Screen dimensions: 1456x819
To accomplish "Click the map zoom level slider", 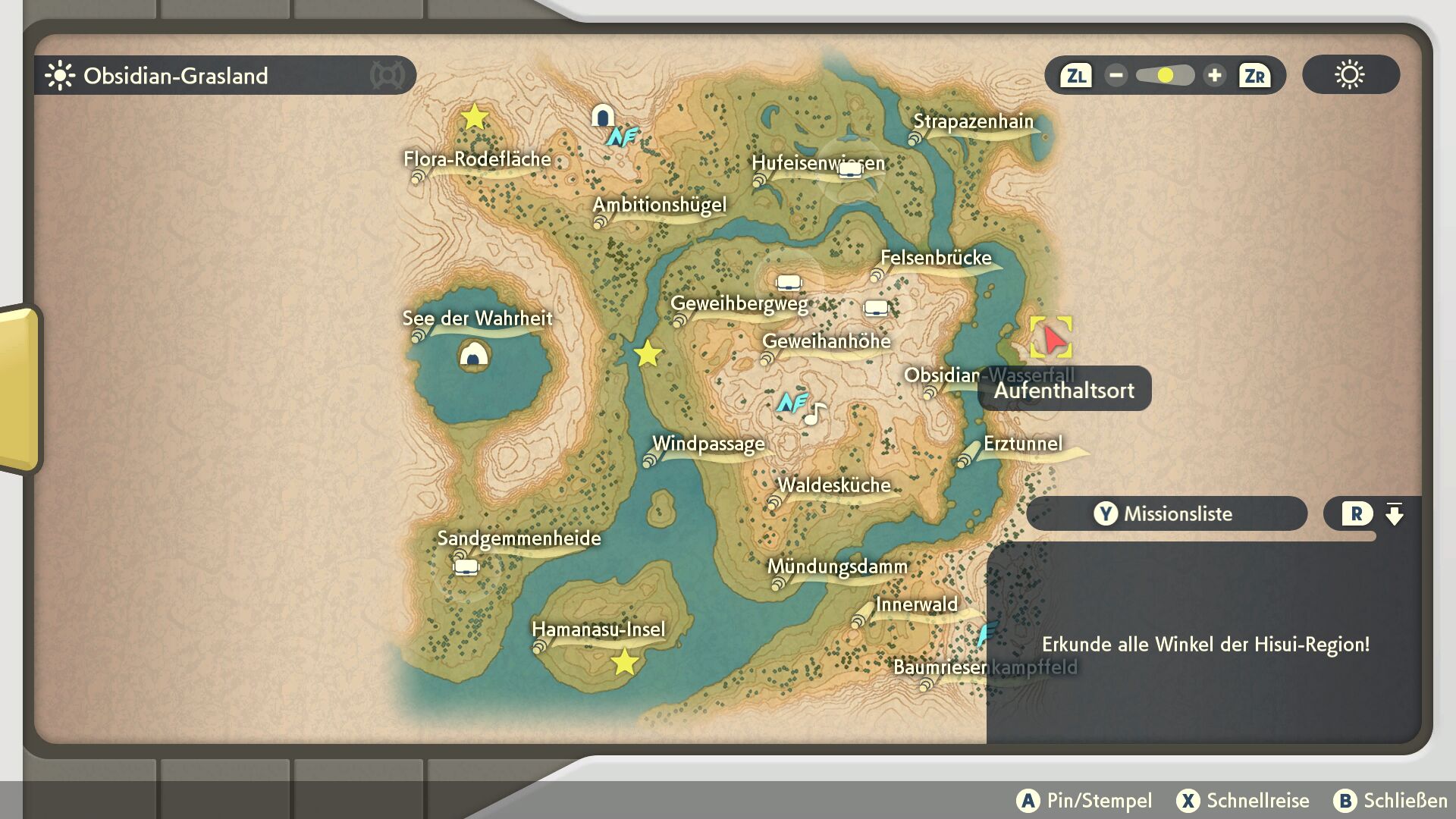I will [x=1165, y=76].
